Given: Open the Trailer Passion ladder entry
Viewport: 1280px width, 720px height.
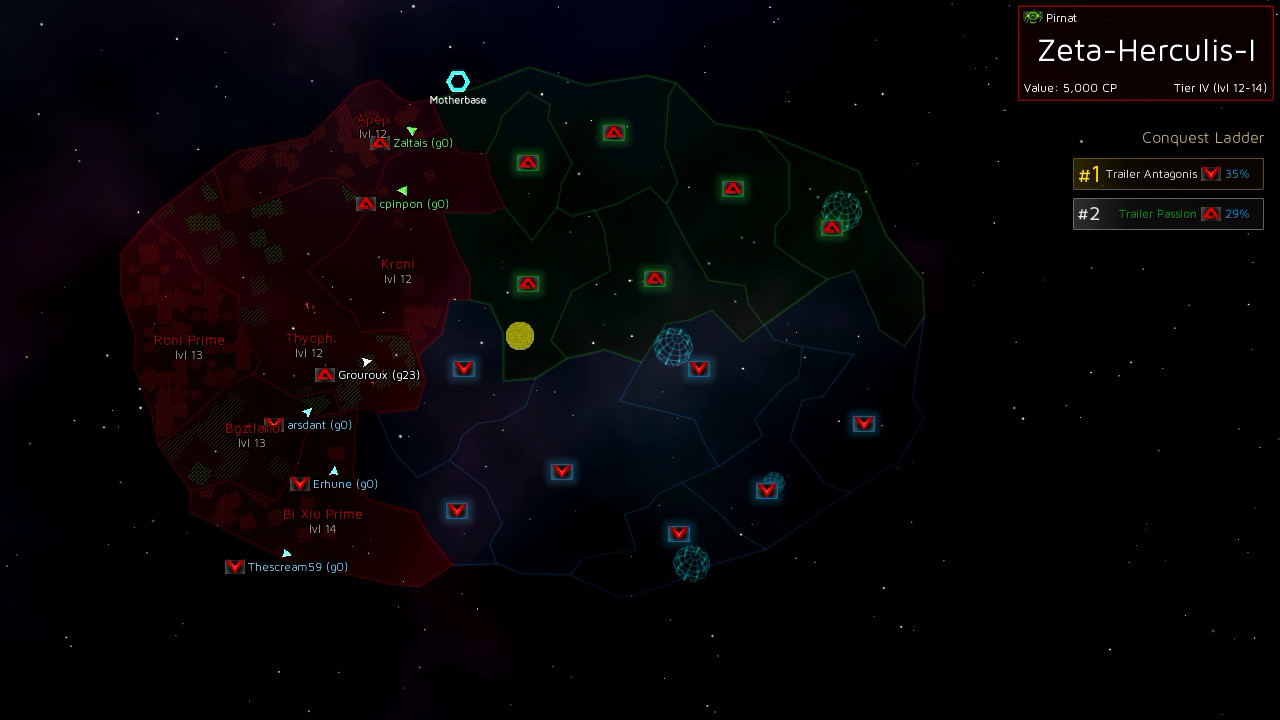Looking at the screenshot, I should pos(1167,213).
